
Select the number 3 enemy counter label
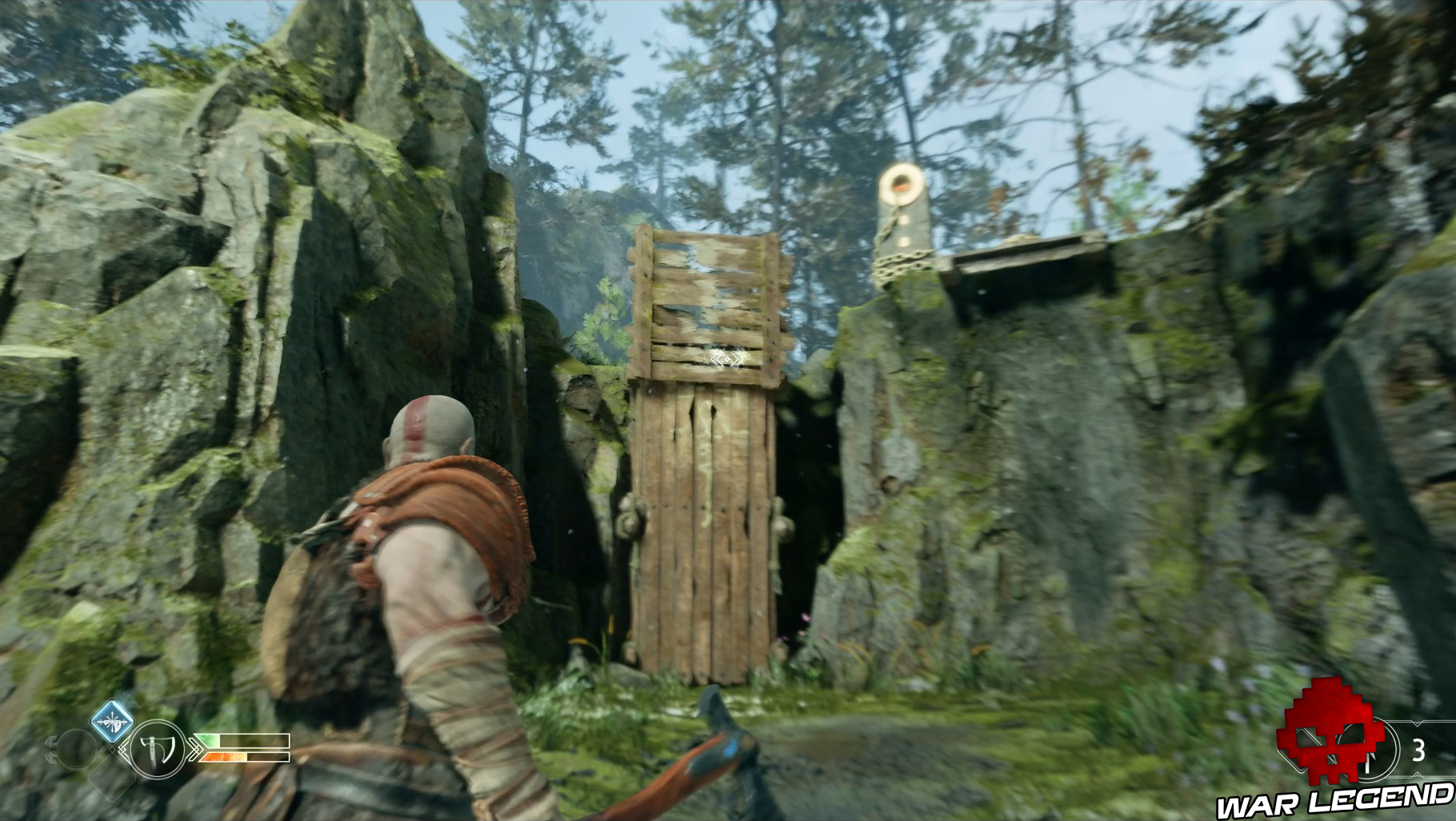point(1419,747)
